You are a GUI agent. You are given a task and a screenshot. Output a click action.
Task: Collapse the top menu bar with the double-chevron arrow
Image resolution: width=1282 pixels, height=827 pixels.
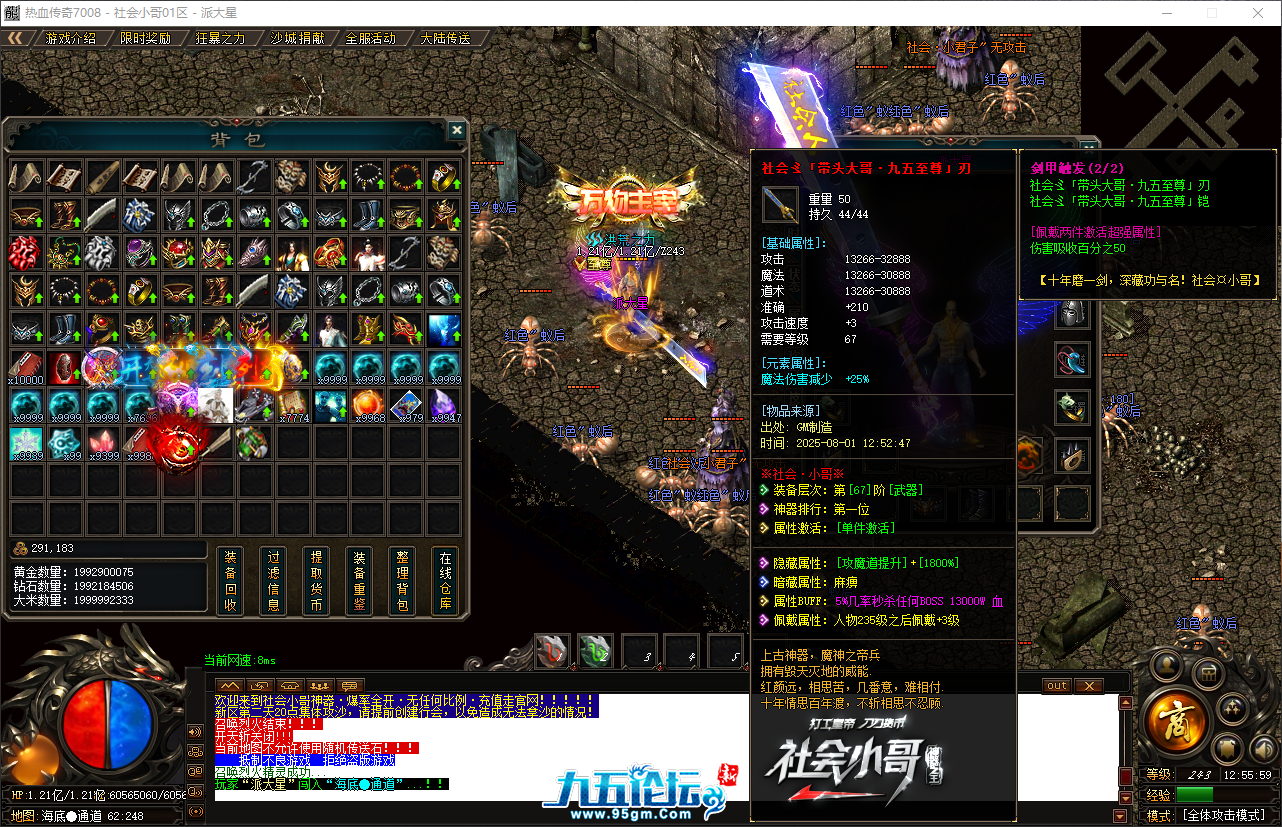click(x=18, y=37)
